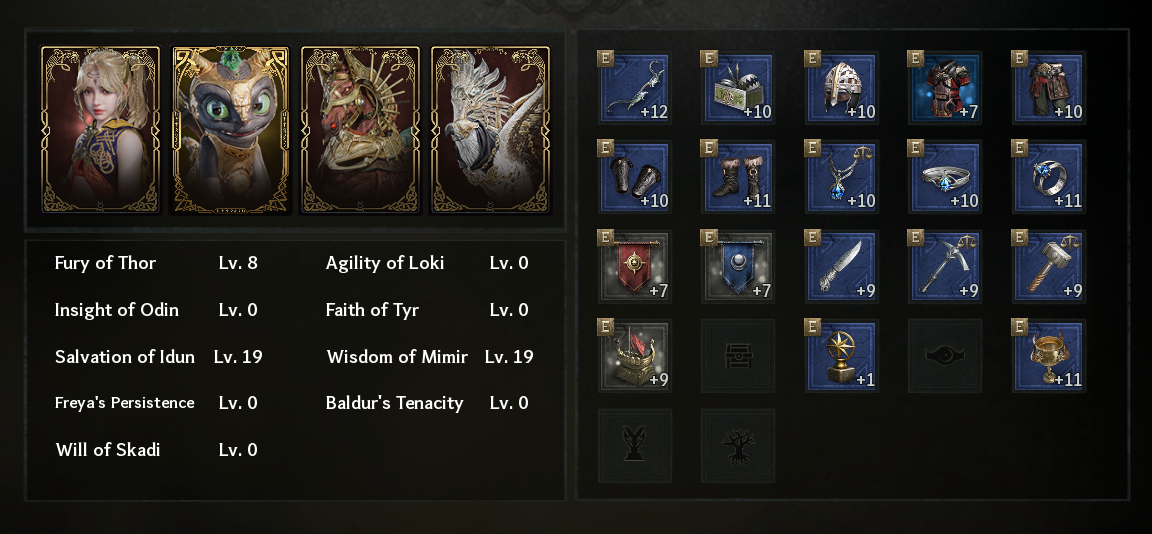
Task: Click the helmet equipment slot
Action: pos(843,89)
